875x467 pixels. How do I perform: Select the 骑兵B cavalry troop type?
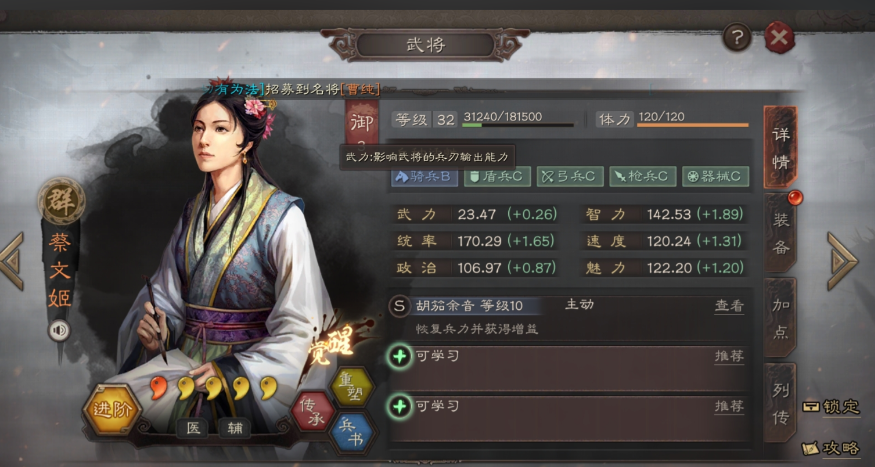[425, 176]
